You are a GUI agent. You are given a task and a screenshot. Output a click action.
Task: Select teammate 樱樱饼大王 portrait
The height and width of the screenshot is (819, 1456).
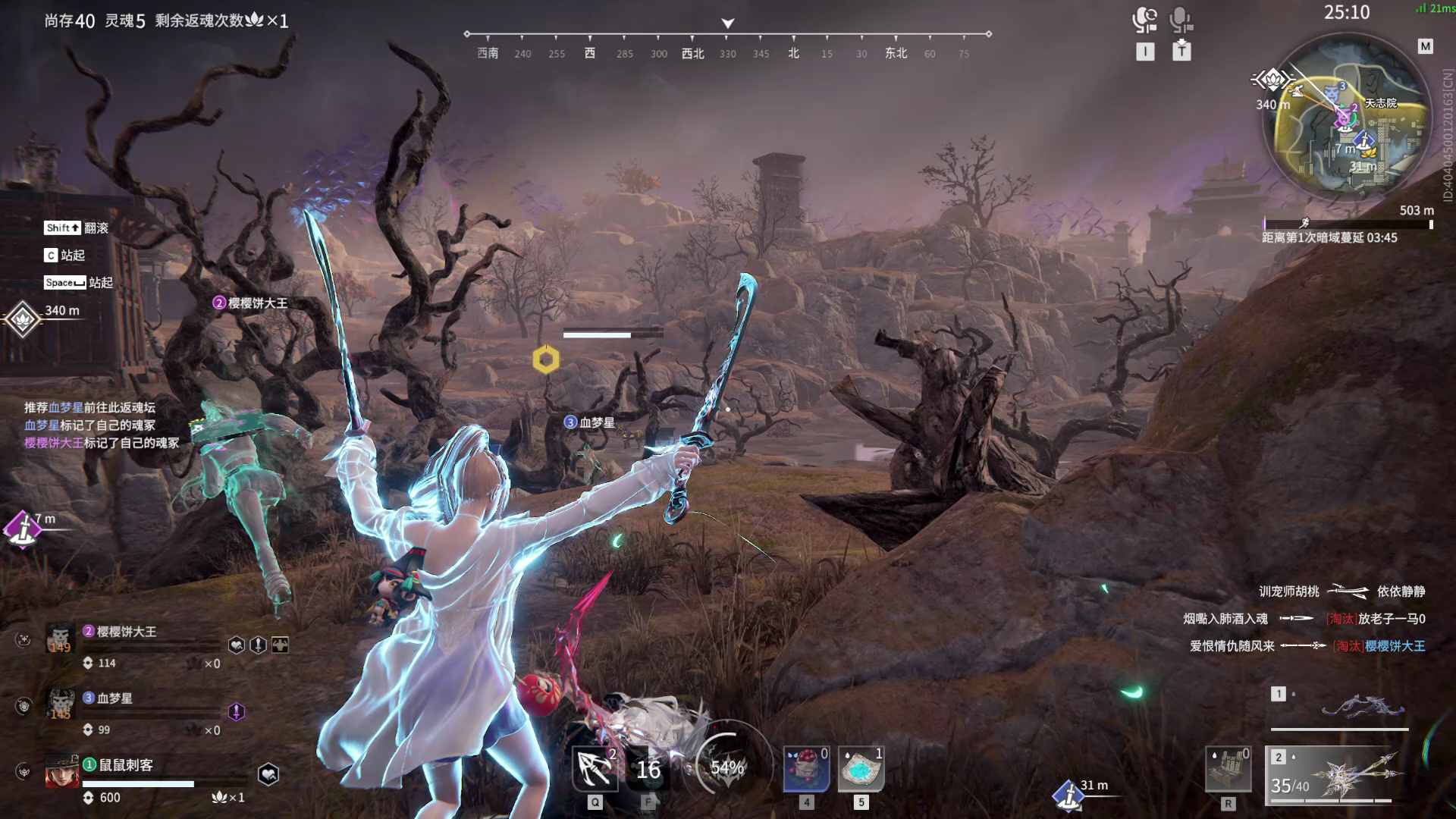tap(60, 639)
